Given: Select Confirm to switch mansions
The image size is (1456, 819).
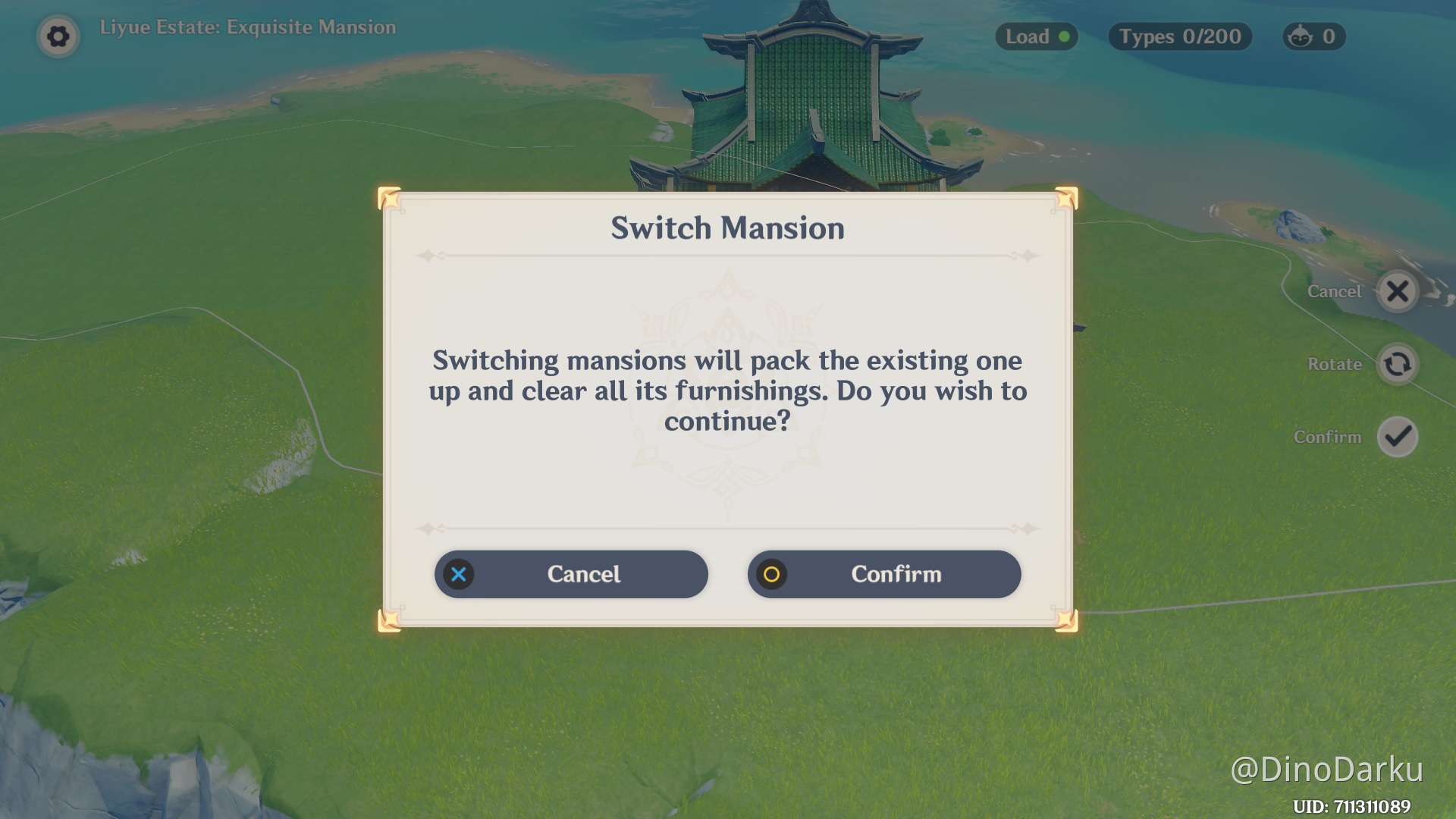Looking at the screenshot, I should (884, 575).
